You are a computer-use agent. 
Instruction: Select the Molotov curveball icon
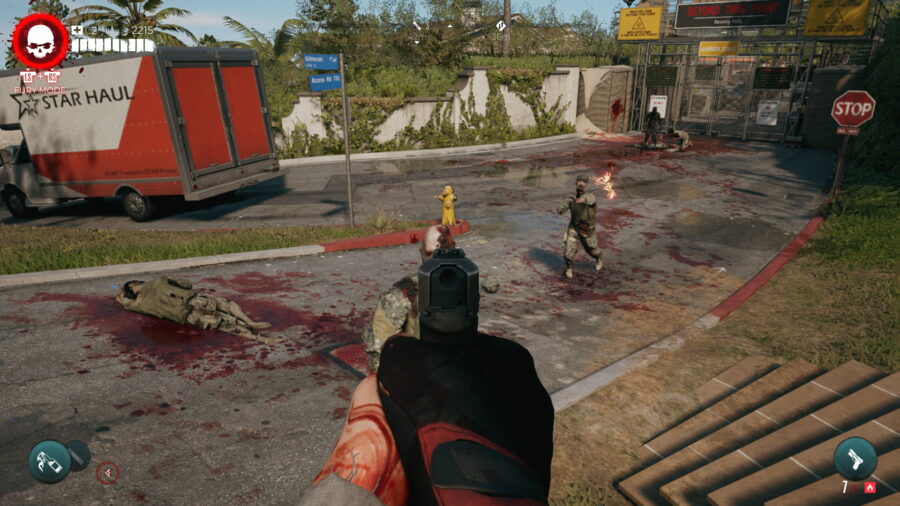[x=49, y=461]
